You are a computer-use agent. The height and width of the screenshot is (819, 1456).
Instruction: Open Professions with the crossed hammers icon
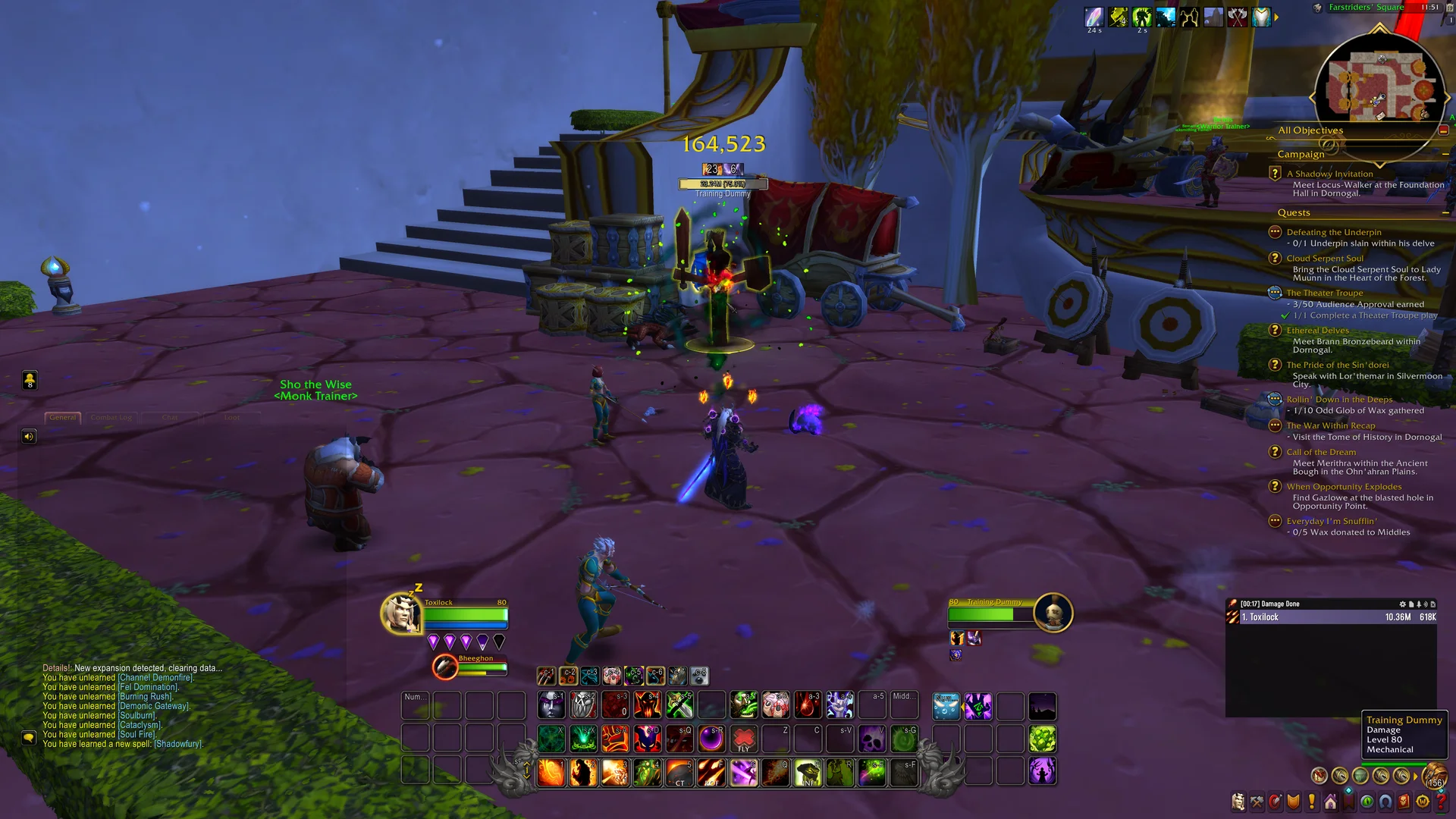[x=1257, y=801]
